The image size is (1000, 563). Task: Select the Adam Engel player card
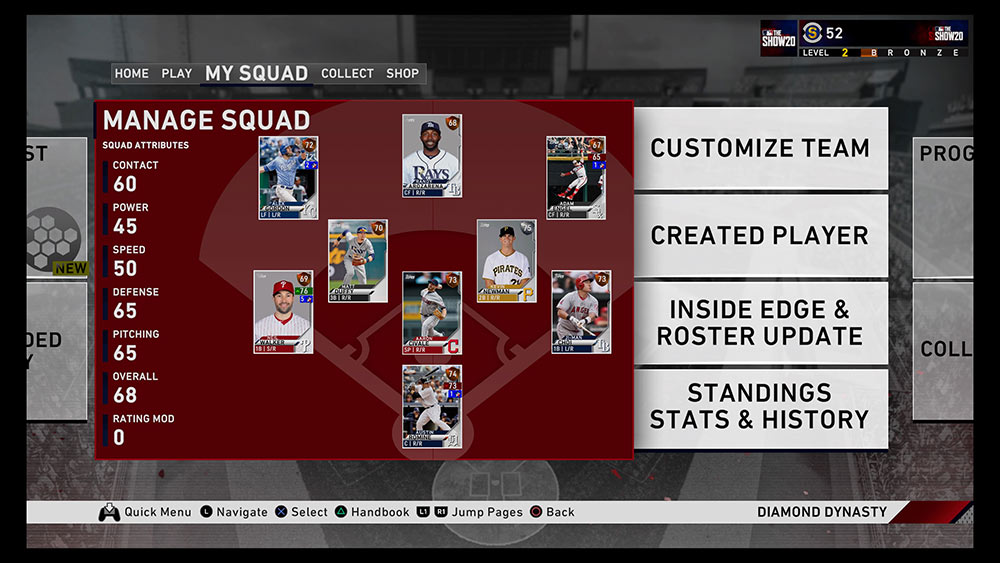[x=576, y=178]
